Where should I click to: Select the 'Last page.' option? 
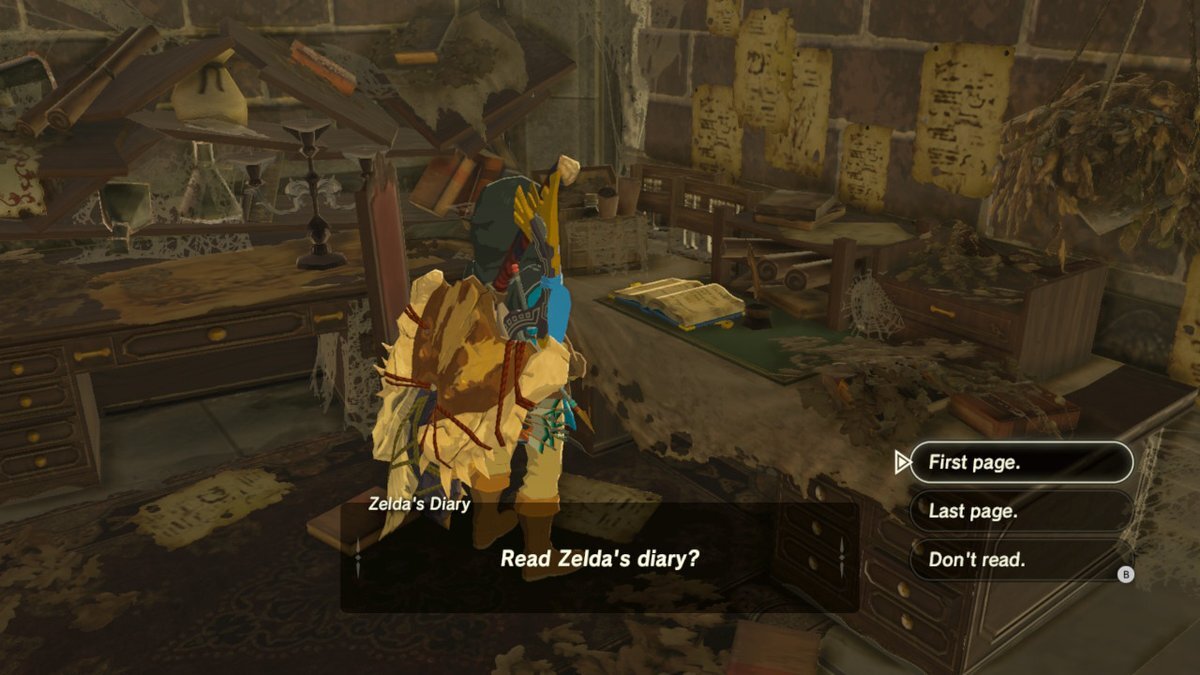click(x=1020, y=511)
